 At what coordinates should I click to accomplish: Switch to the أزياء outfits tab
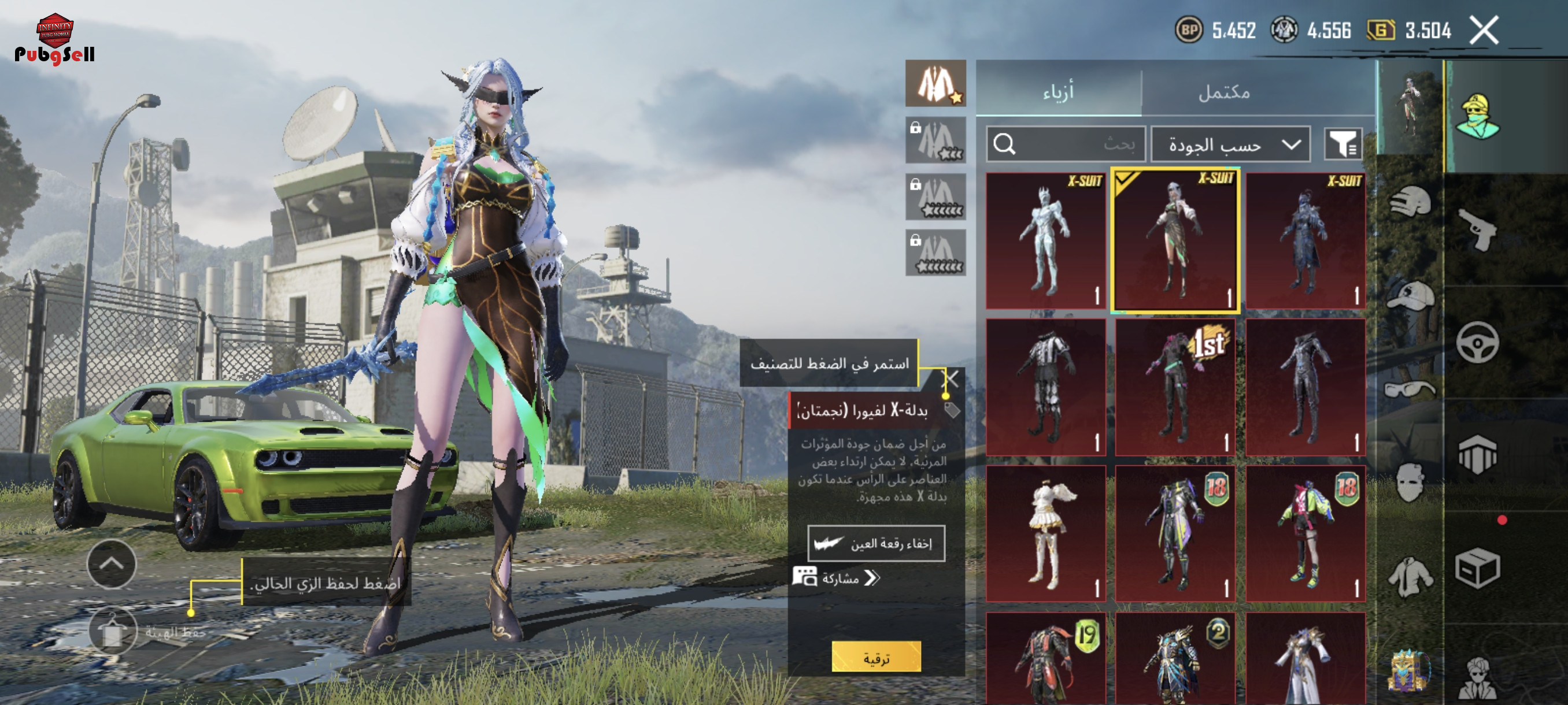point(1059,92)
